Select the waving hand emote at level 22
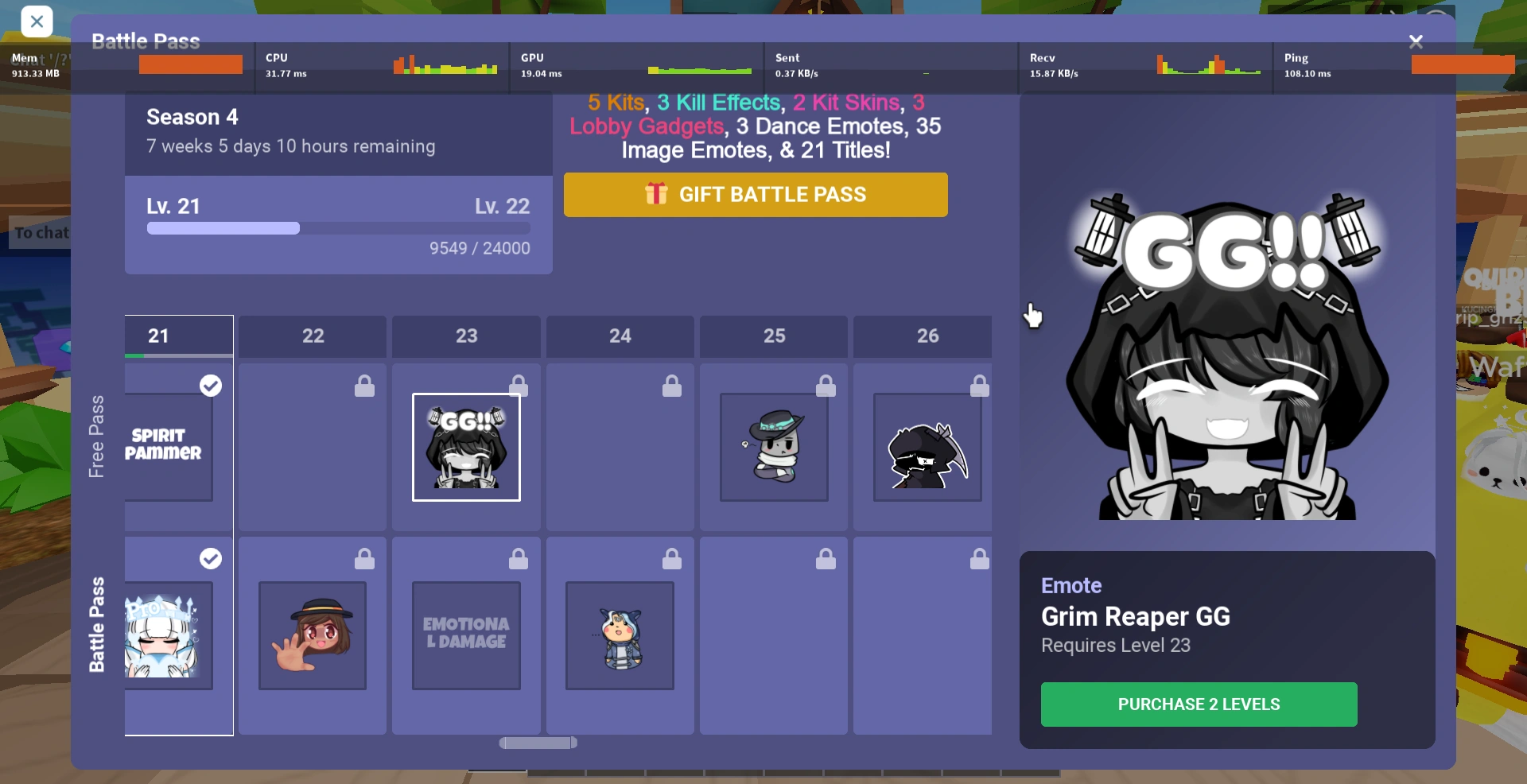1527x784 pixels. pyautogui.click(x=312, y=636)
